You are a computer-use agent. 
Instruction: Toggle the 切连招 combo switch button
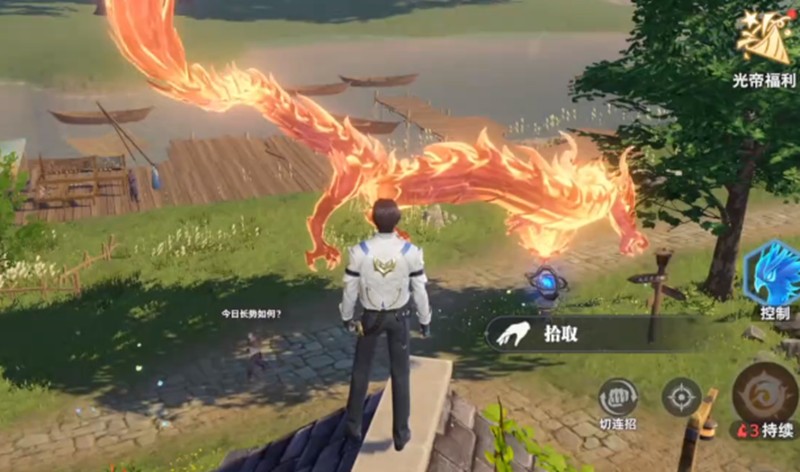[x=618, y=397]
